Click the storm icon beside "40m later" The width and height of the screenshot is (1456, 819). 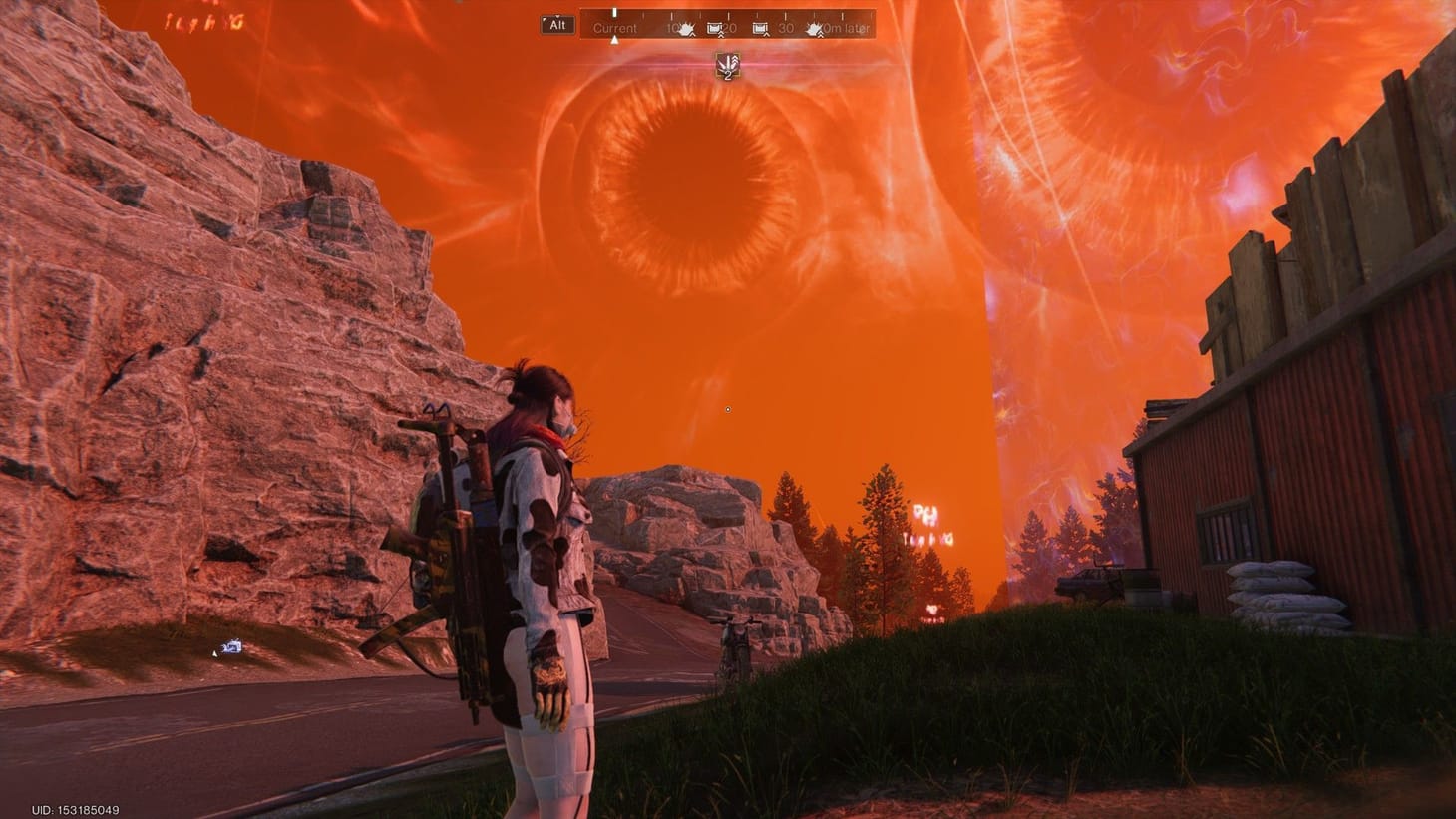(x=815, y=27)
